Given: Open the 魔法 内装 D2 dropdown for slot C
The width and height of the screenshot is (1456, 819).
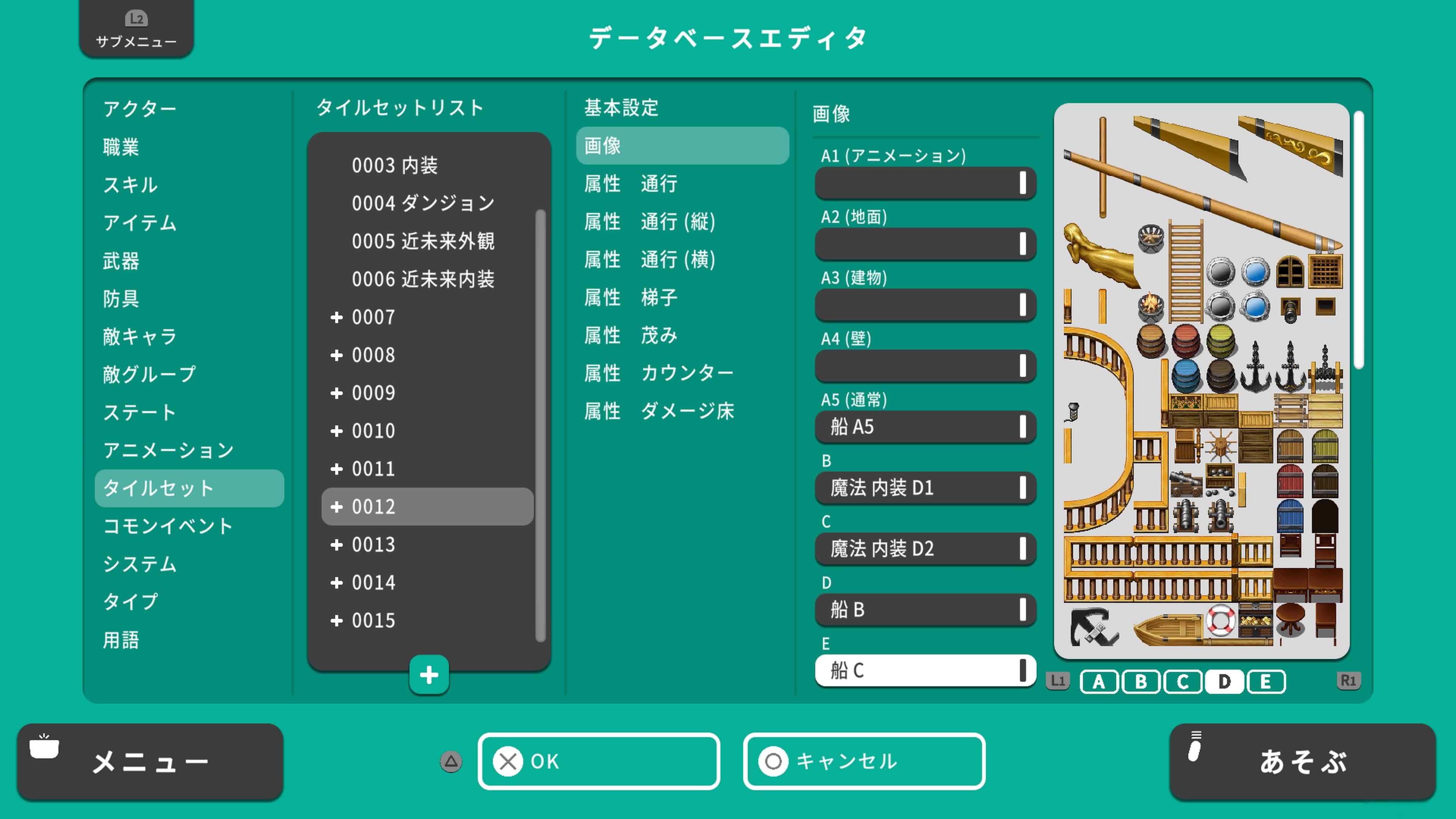Looking at the screenshot, I should click(925, 549).
